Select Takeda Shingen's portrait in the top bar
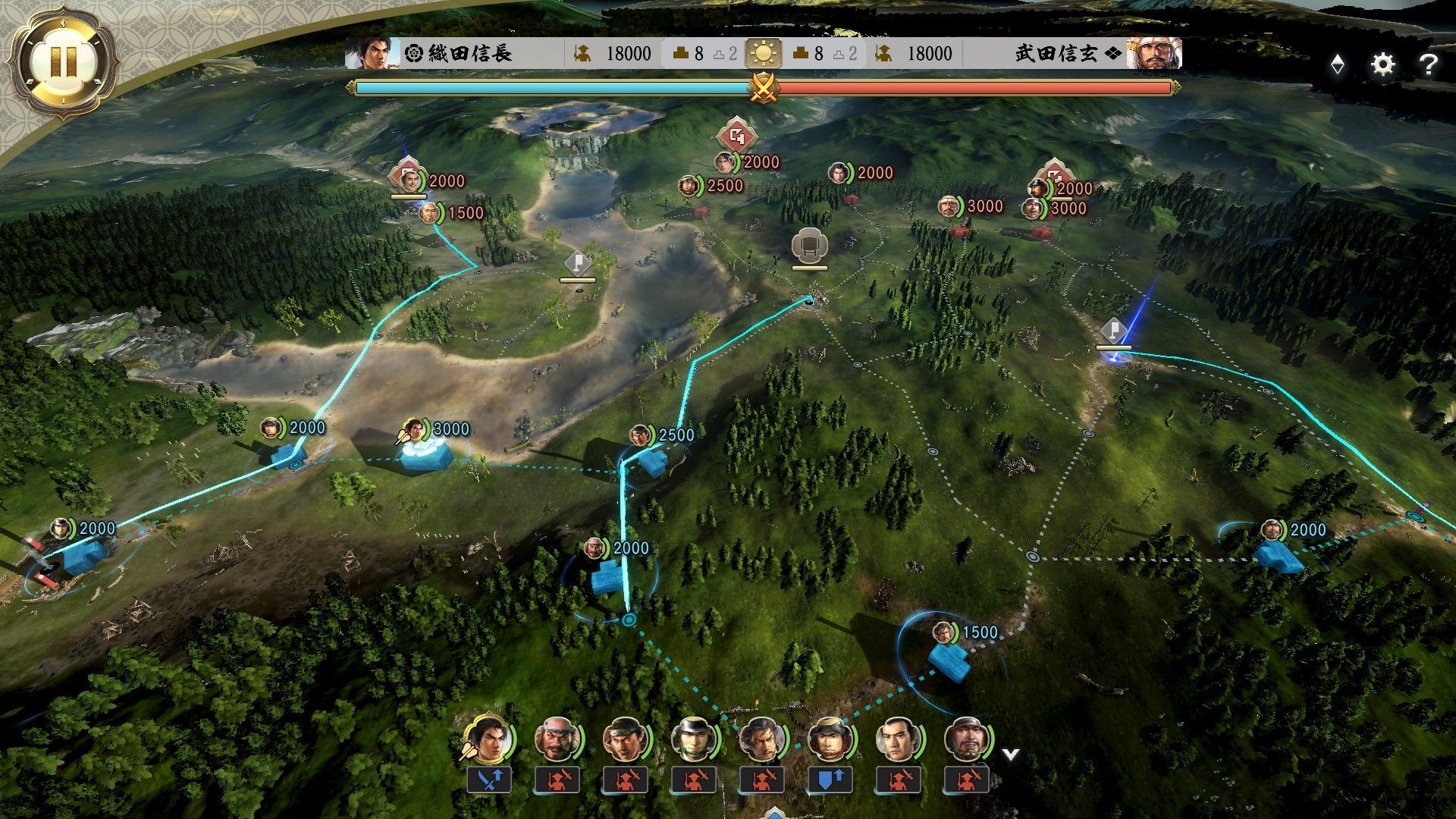 click(1153, 53)
